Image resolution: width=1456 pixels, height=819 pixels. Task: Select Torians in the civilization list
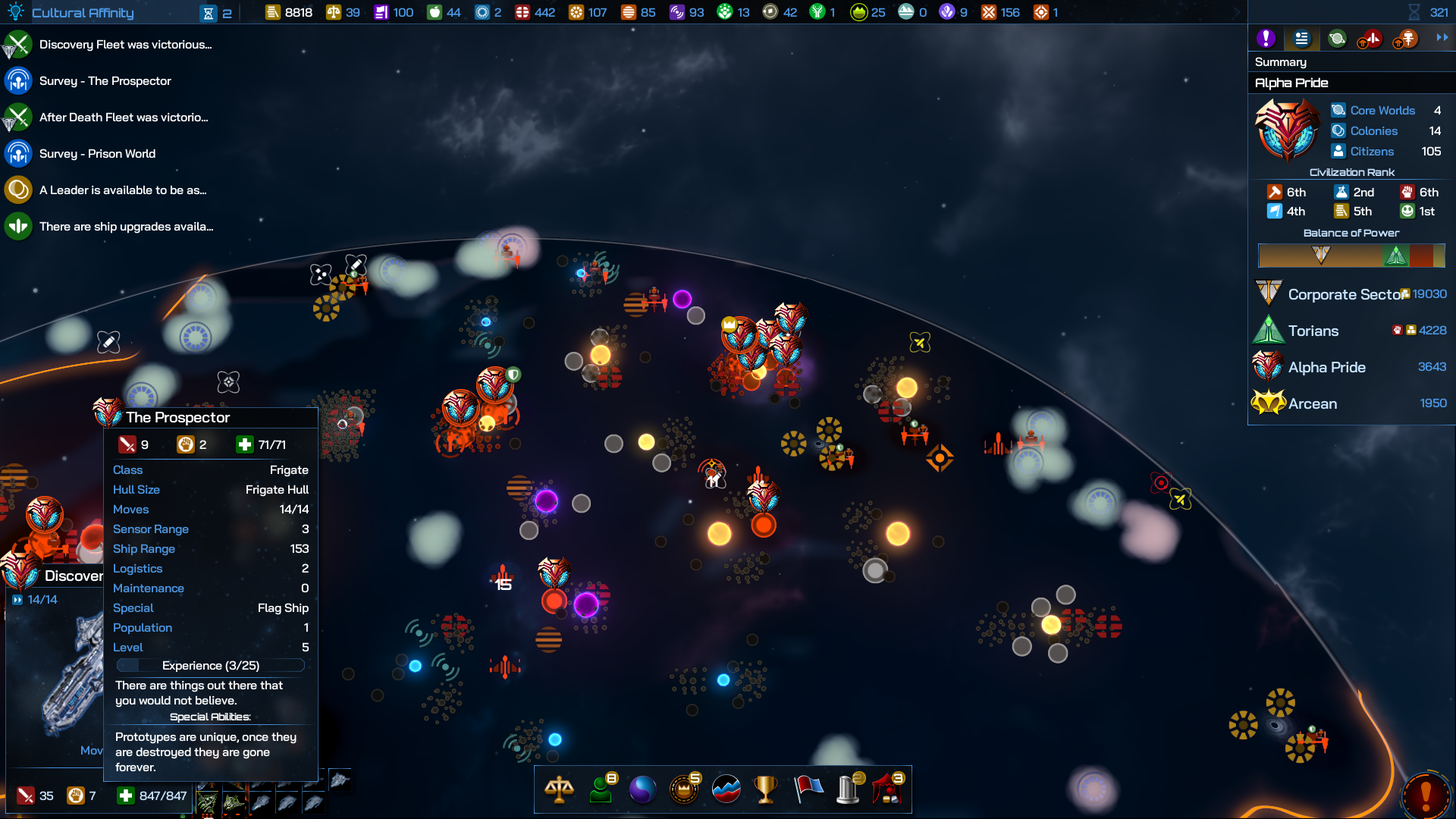(x=1313, y=331)
